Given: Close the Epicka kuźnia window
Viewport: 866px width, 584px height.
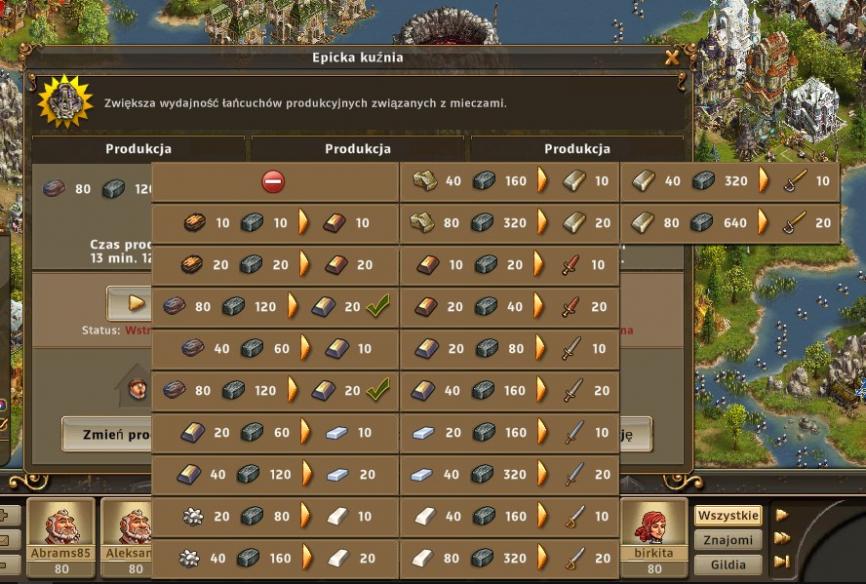Looking at the screenshot, I should click(672, 58).
